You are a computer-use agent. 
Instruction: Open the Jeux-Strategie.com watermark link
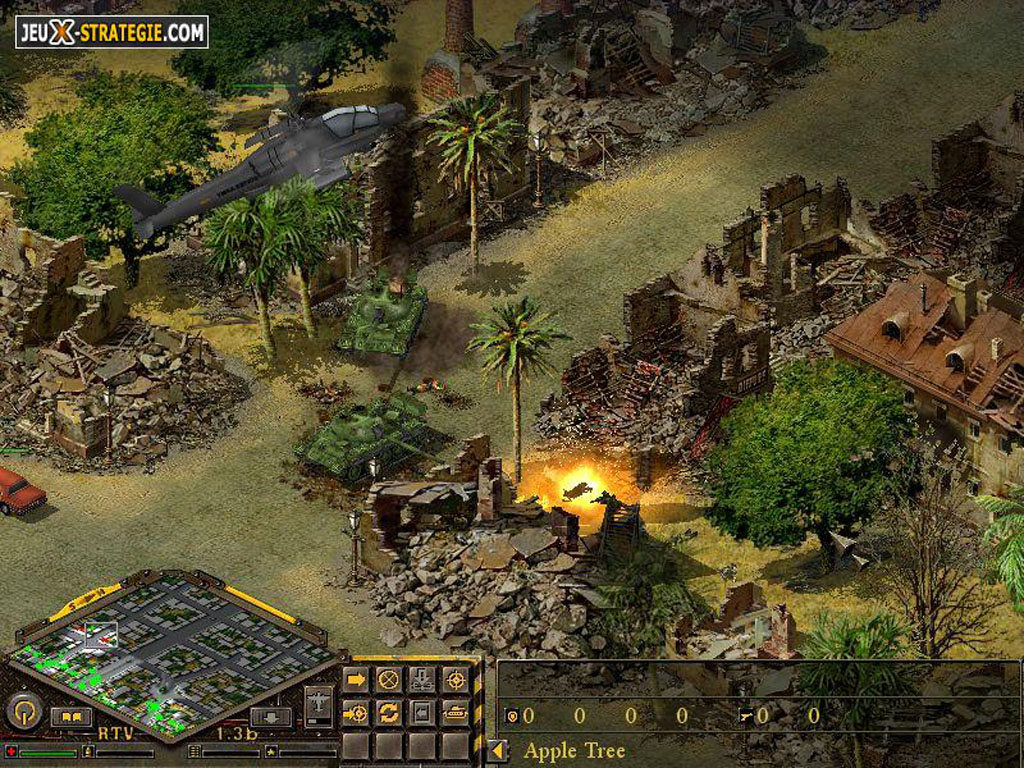[112, 32]
